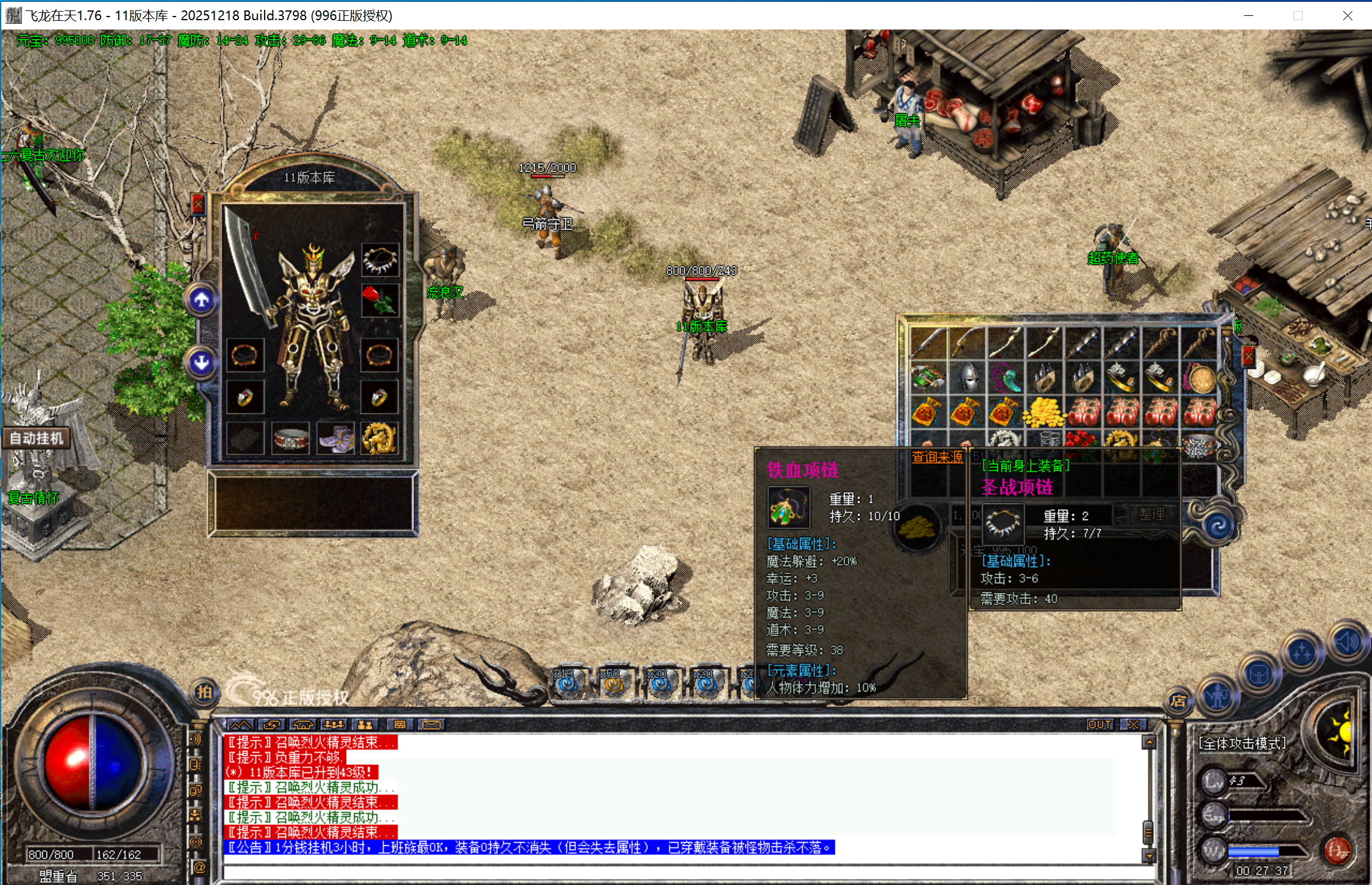1372x885 pixels.
Task: Click the OUT button on chat bar
Action: [1099, 725]
